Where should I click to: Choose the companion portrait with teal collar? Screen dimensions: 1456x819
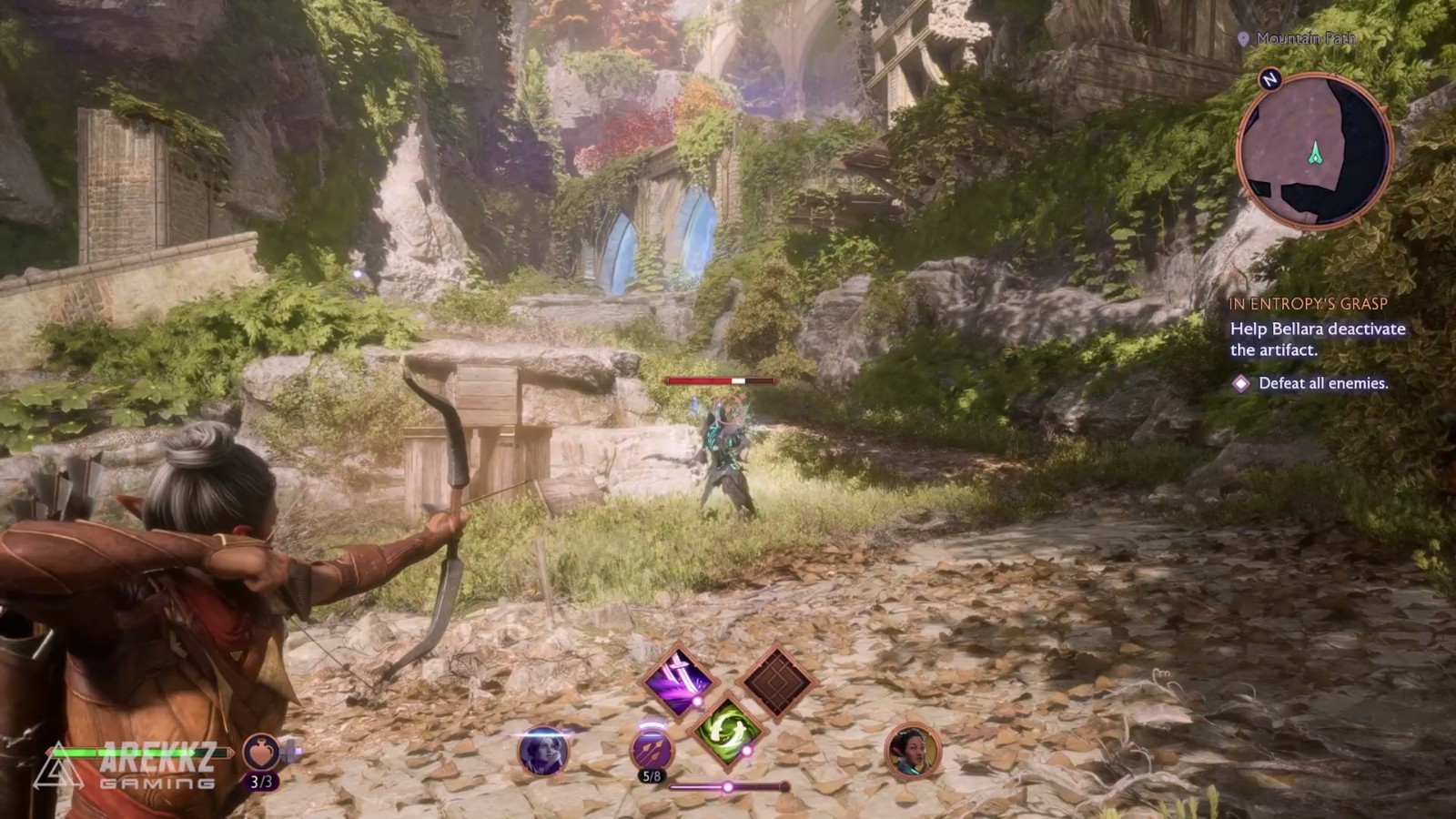pos(913,752)
